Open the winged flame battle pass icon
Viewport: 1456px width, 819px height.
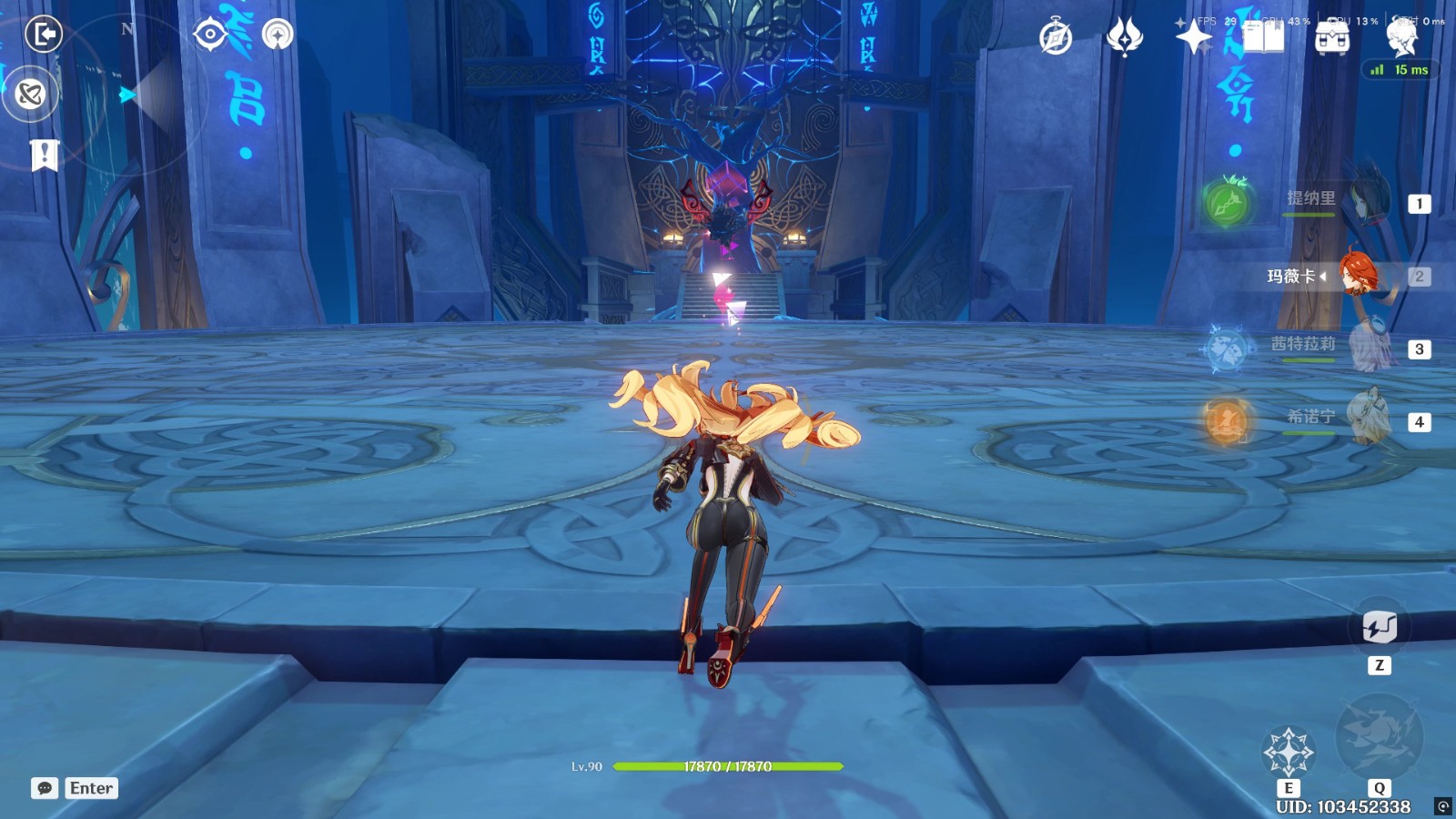1125,38
